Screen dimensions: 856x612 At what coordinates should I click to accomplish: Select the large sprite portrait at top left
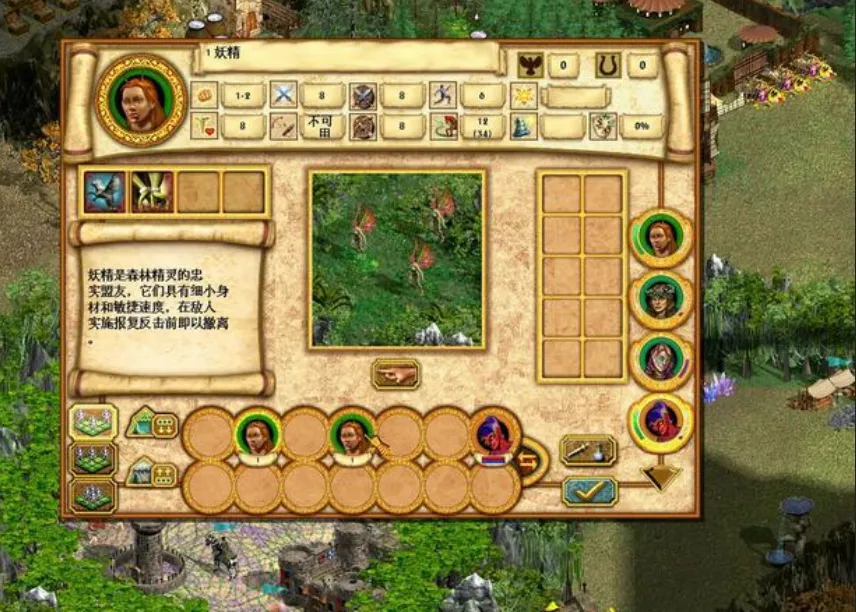pyautogui.click(x=141, y=99)
